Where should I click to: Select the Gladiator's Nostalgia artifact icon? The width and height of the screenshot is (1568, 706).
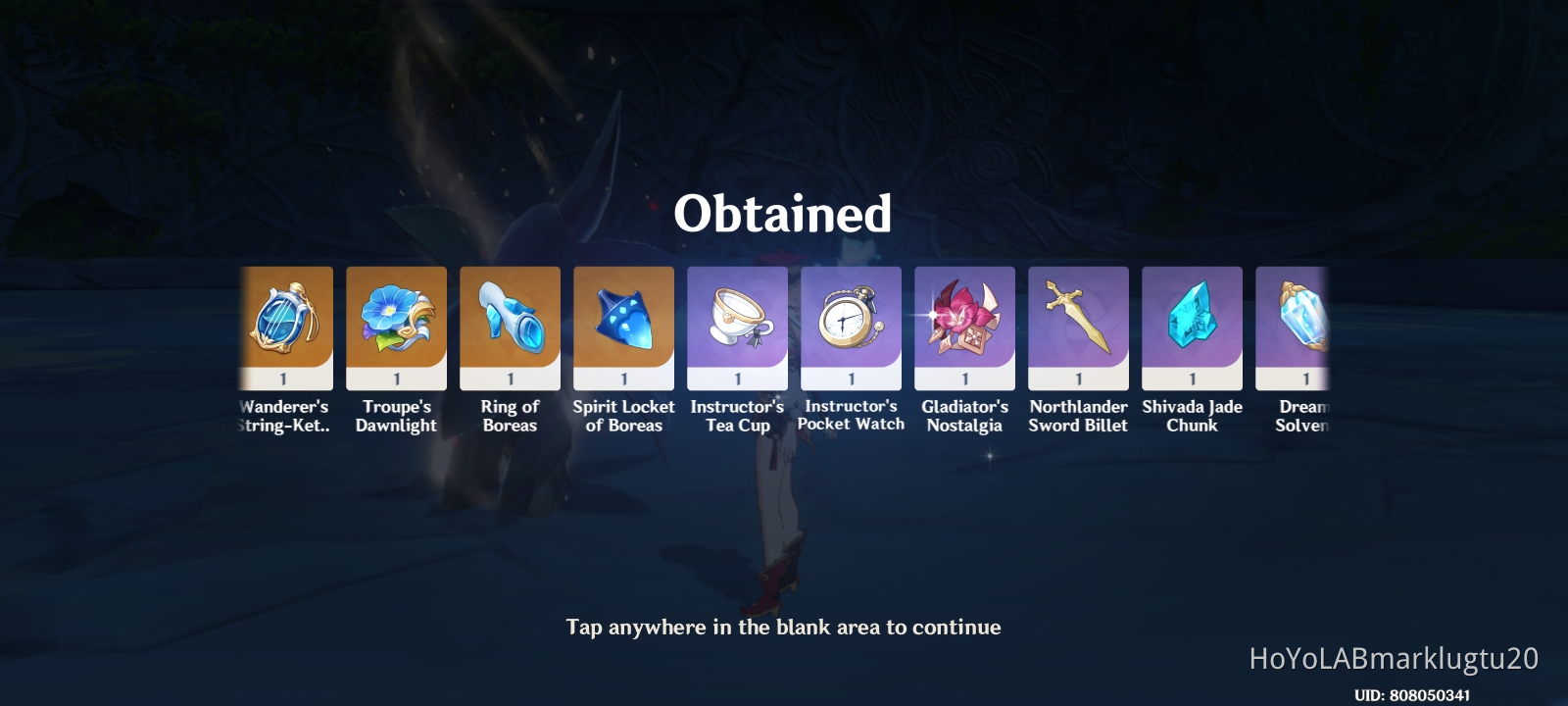(964, 324)
